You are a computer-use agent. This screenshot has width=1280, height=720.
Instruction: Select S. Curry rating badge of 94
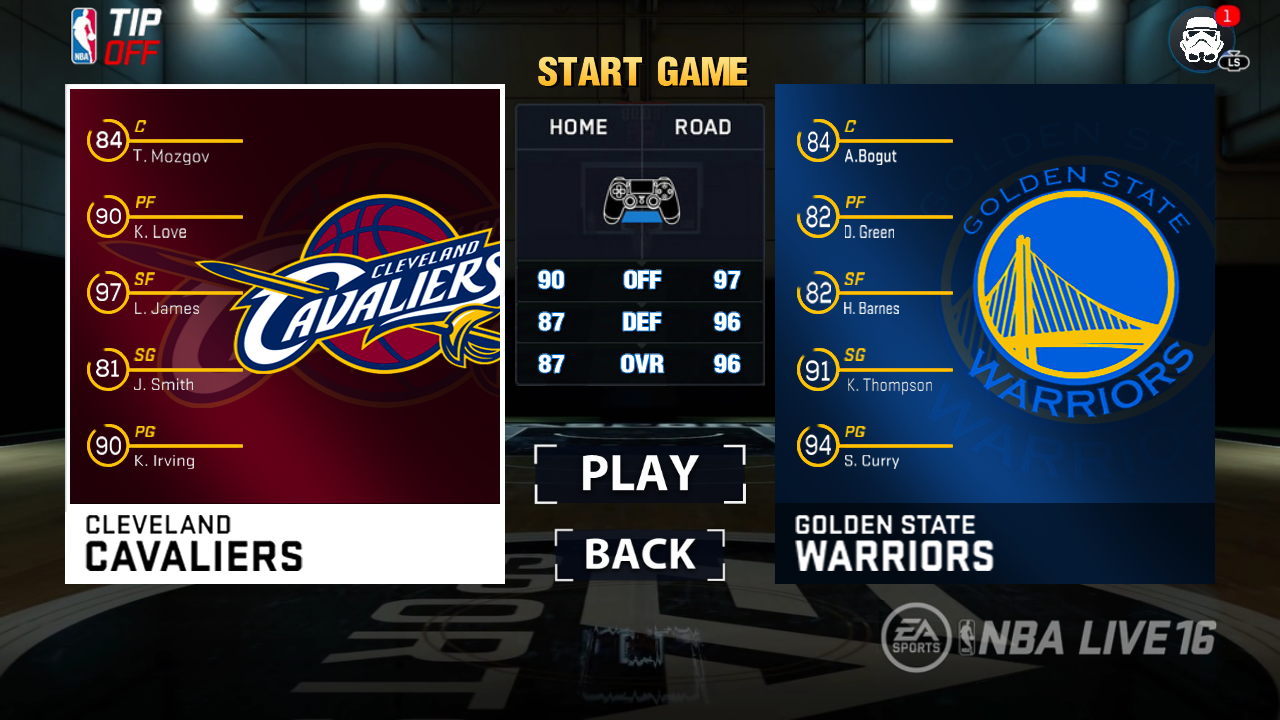[x=818, y=446]
